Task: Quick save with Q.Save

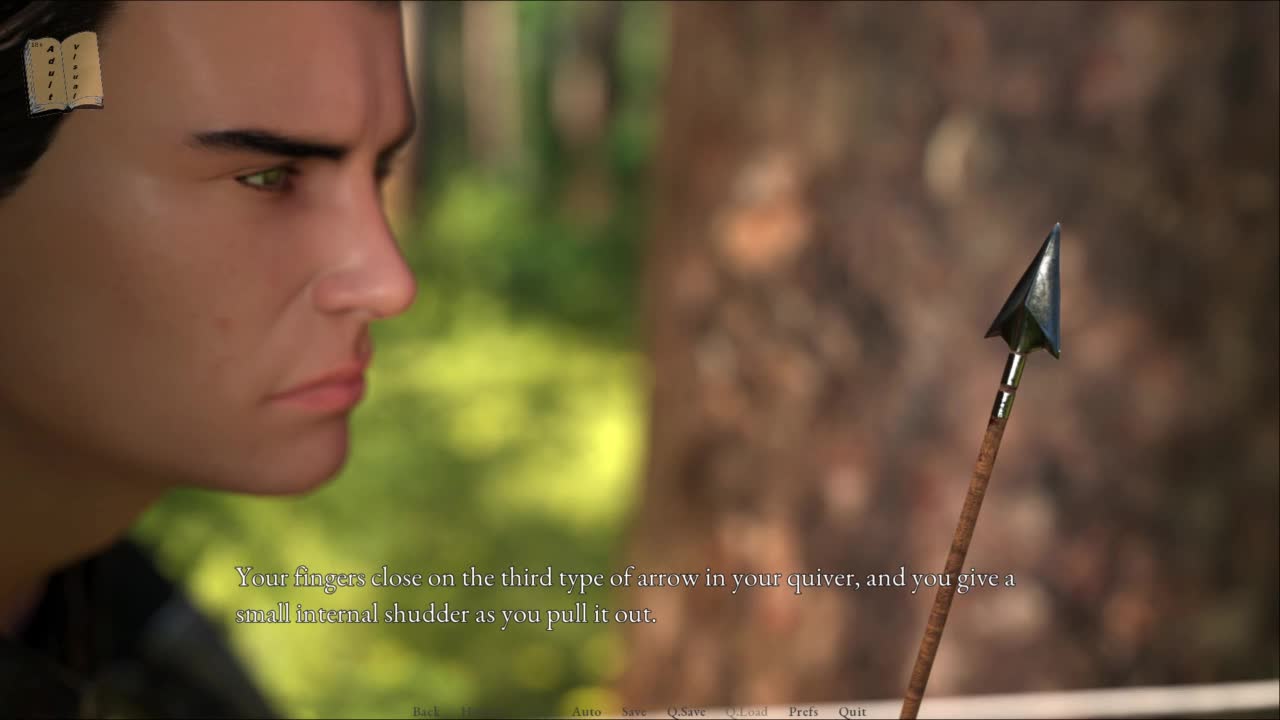Action: point(686,712)
